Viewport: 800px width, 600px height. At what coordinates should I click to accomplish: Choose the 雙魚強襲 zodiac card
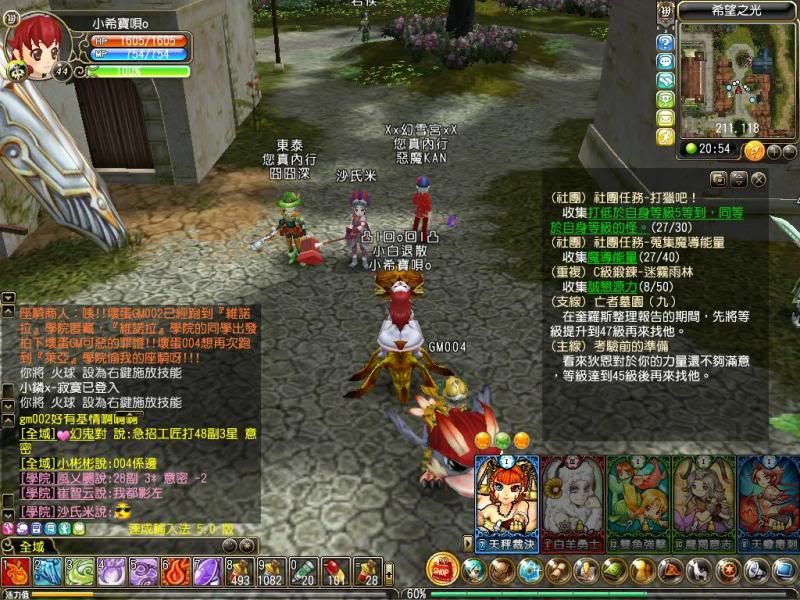(638, 496)
